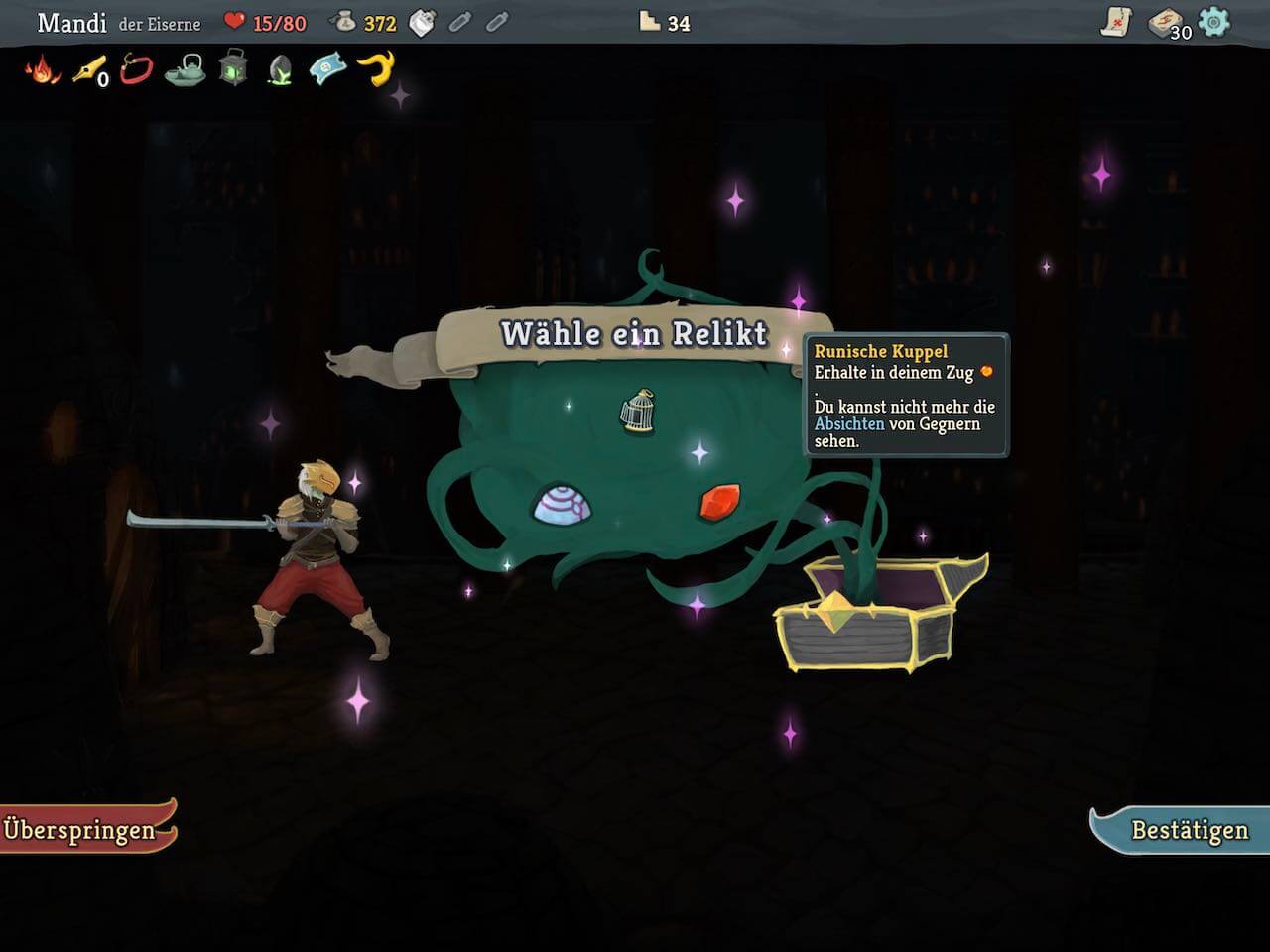Inspect the green lantern relic
The width and height of the screenshot is (1270, 952).
(233, 69)
